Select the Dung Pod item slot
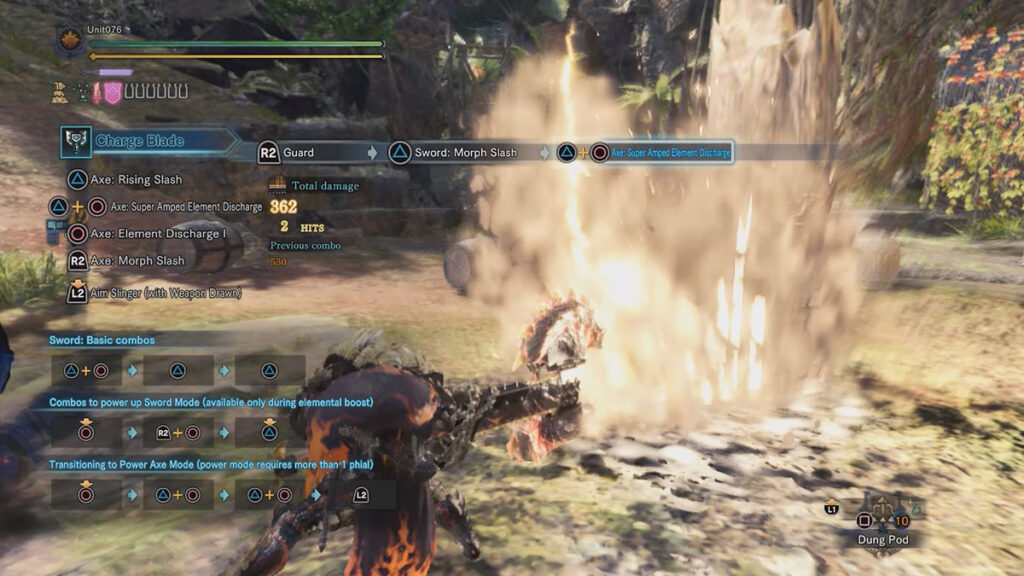 pyautogui.click(x=881, y=520)
